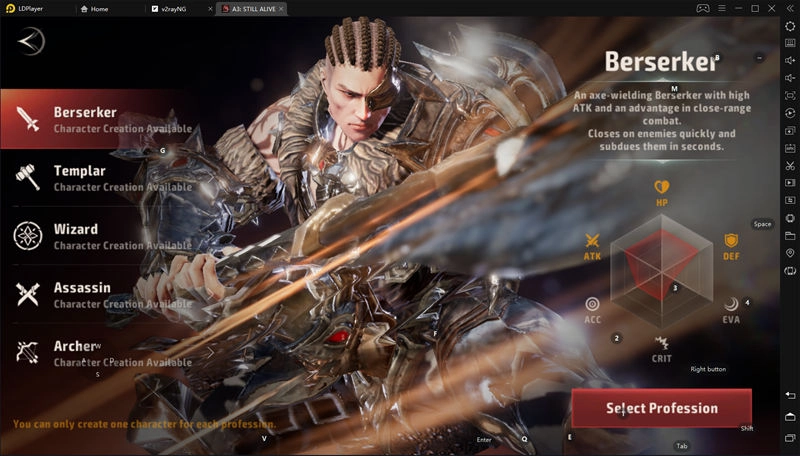Choose the Templar class
This screenshot has width=800, height=456.
(95, 178)
